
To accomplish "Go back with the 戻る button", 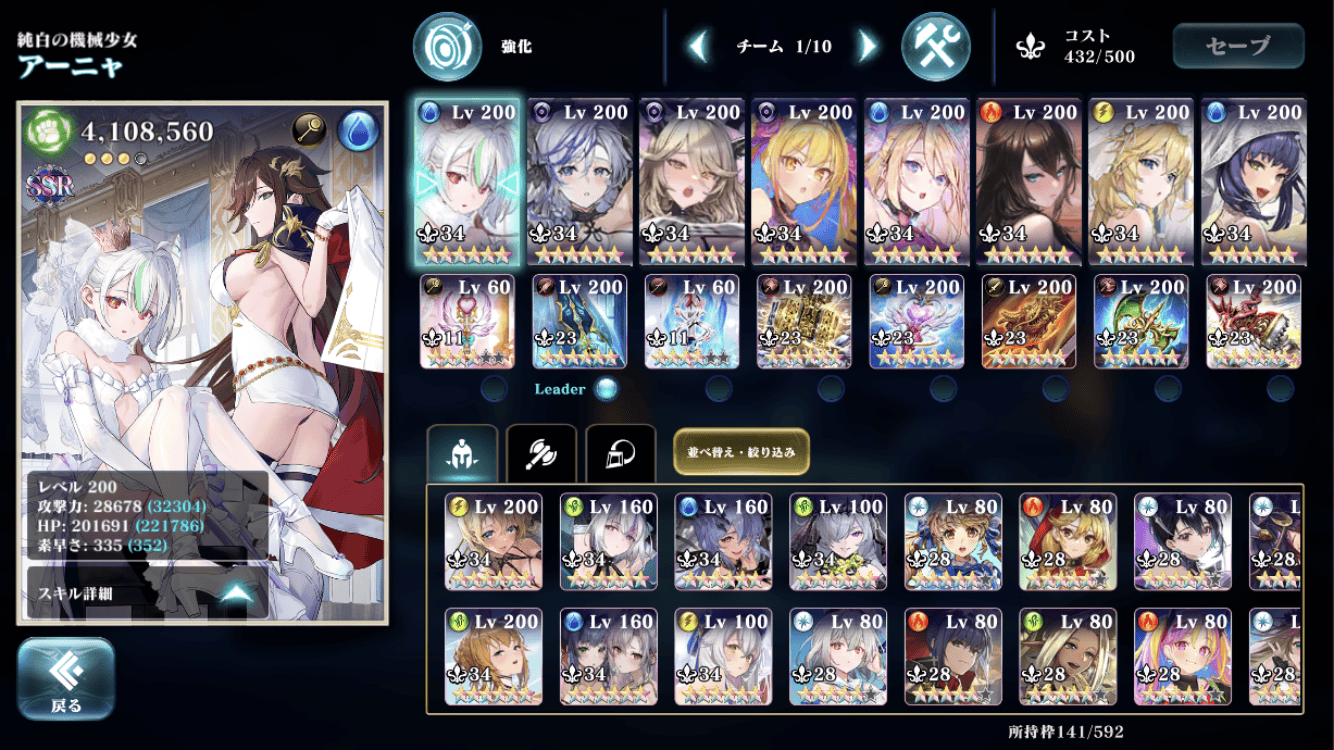I will 66,679.
